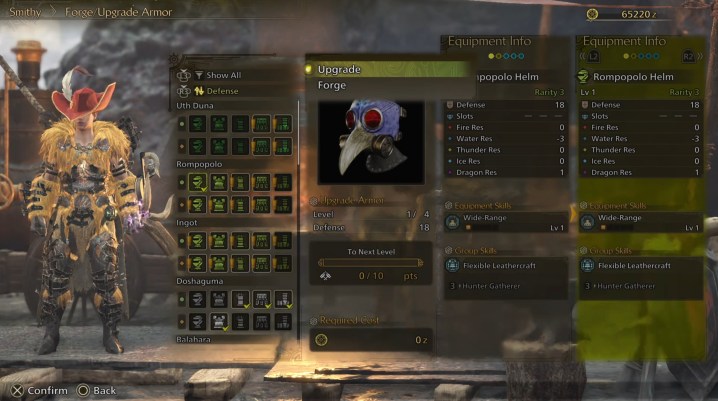Choose the Upgrade option
The image size is (718, 401).
pyautogui.click(x=340, y=70)
